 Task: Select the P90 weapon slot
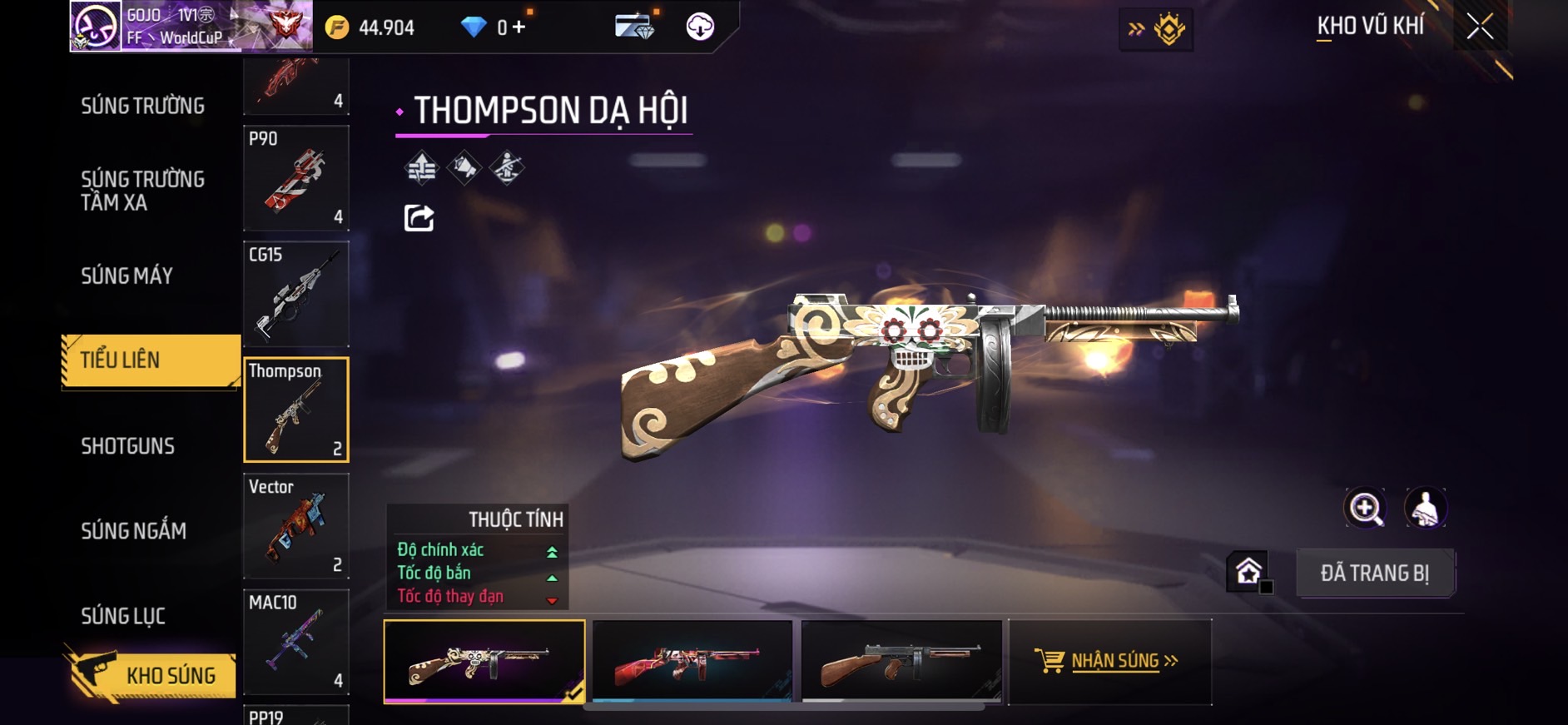[x=296, y=177]
